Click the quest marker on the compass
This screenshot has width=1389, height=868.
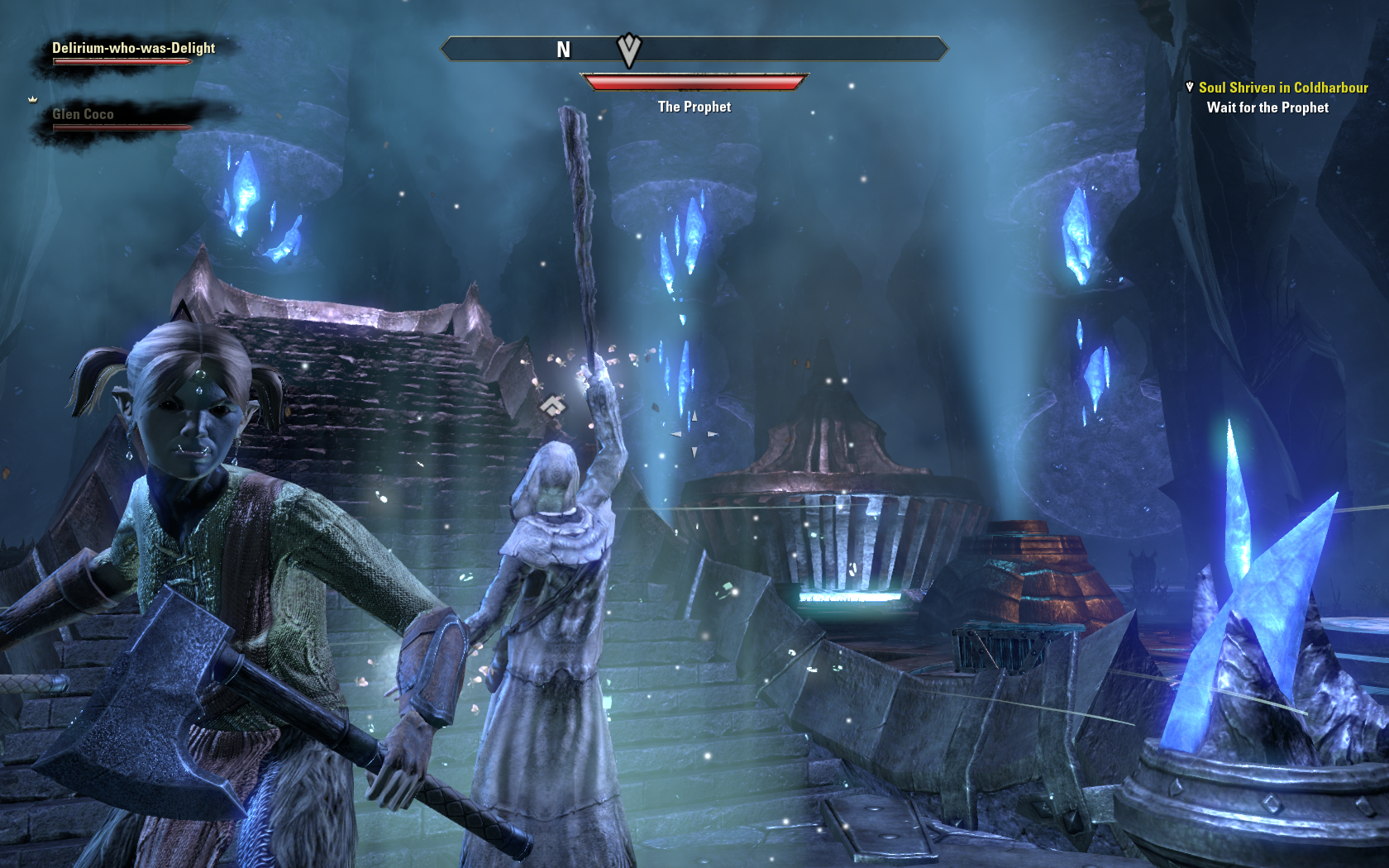tap(629, 50)
